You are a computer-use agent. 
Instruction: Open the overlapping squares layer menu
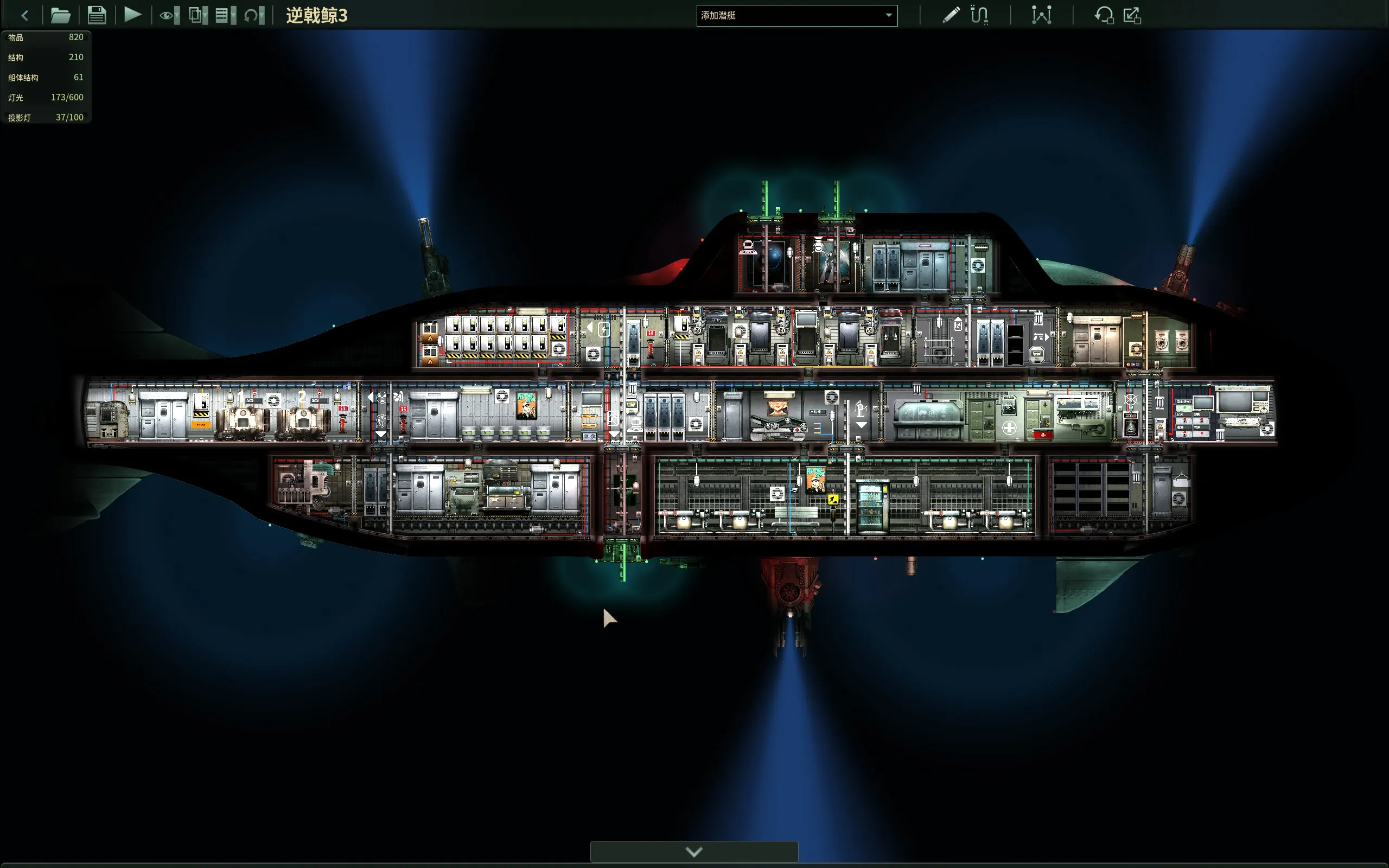point(198,16)
